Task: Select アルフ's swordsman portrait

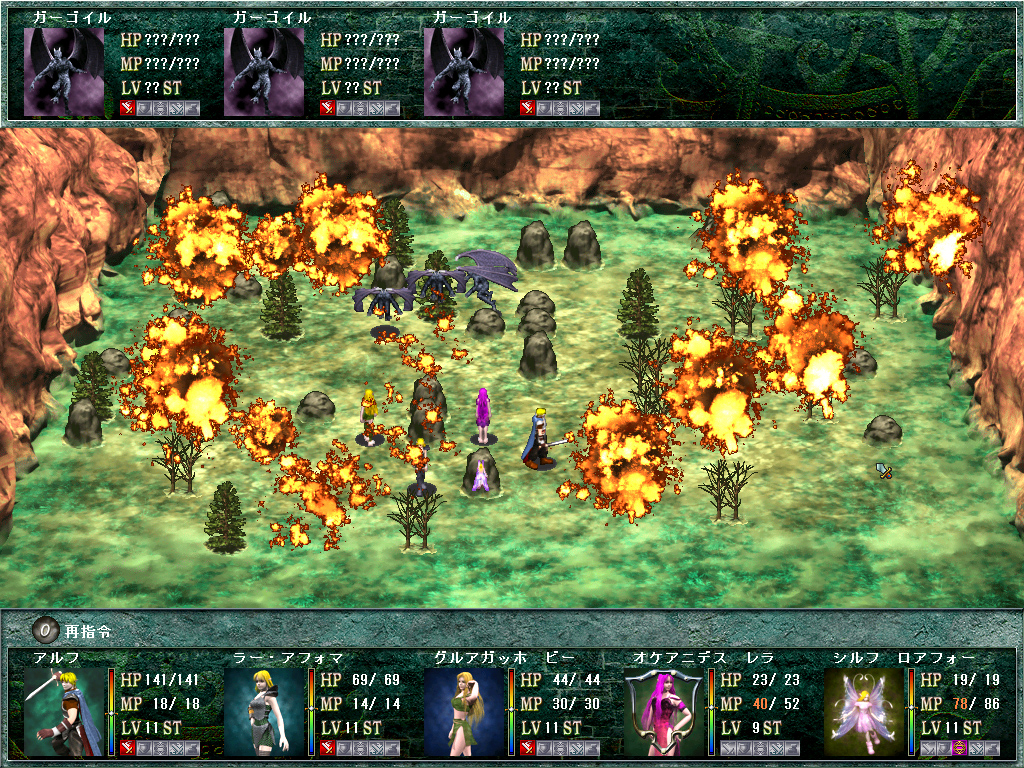Action: tap(63, 711)
